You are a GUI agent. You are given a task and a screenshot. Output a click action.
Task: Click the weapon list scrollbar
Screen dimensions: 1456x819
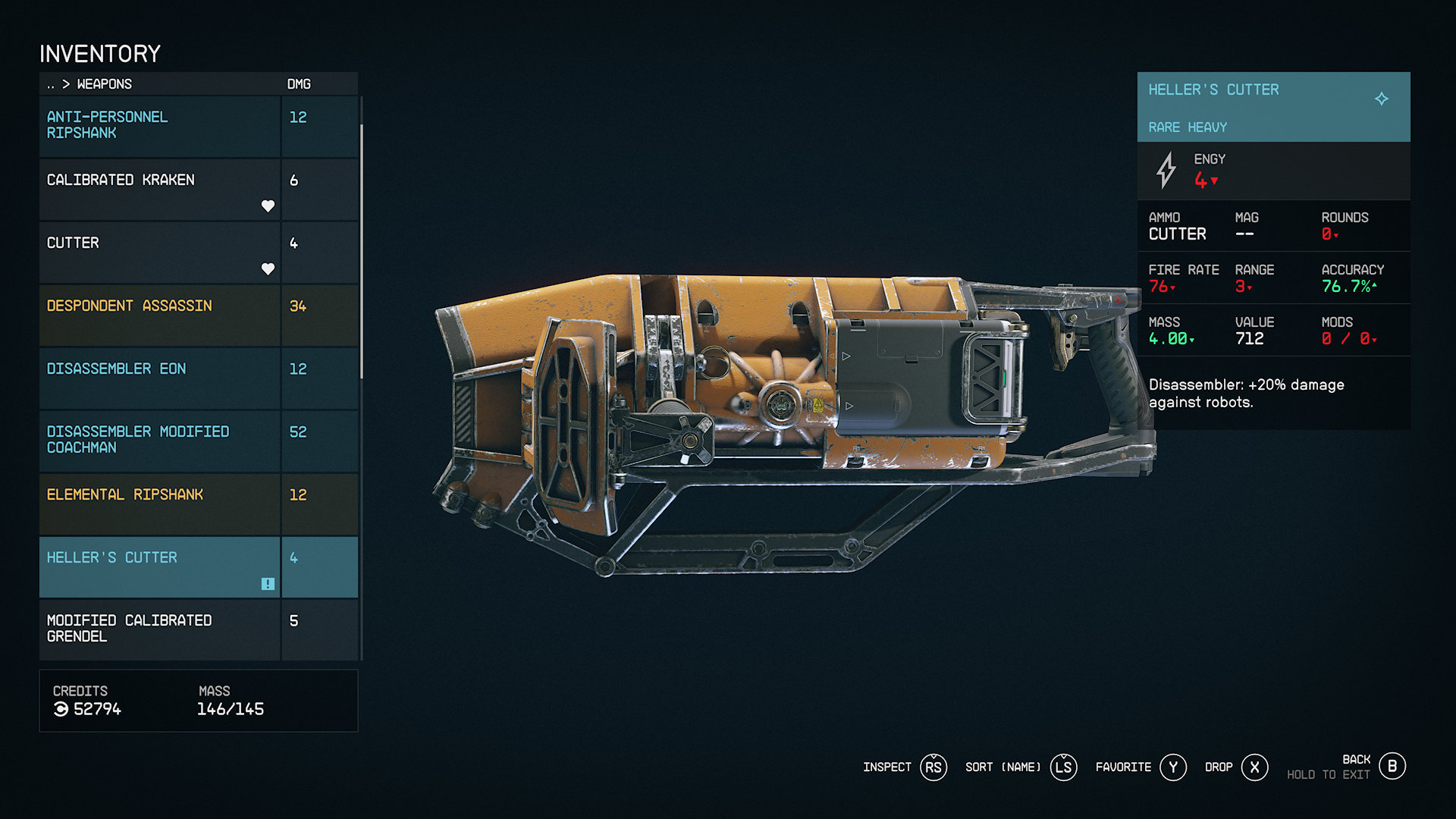click(x=362, y=250)
